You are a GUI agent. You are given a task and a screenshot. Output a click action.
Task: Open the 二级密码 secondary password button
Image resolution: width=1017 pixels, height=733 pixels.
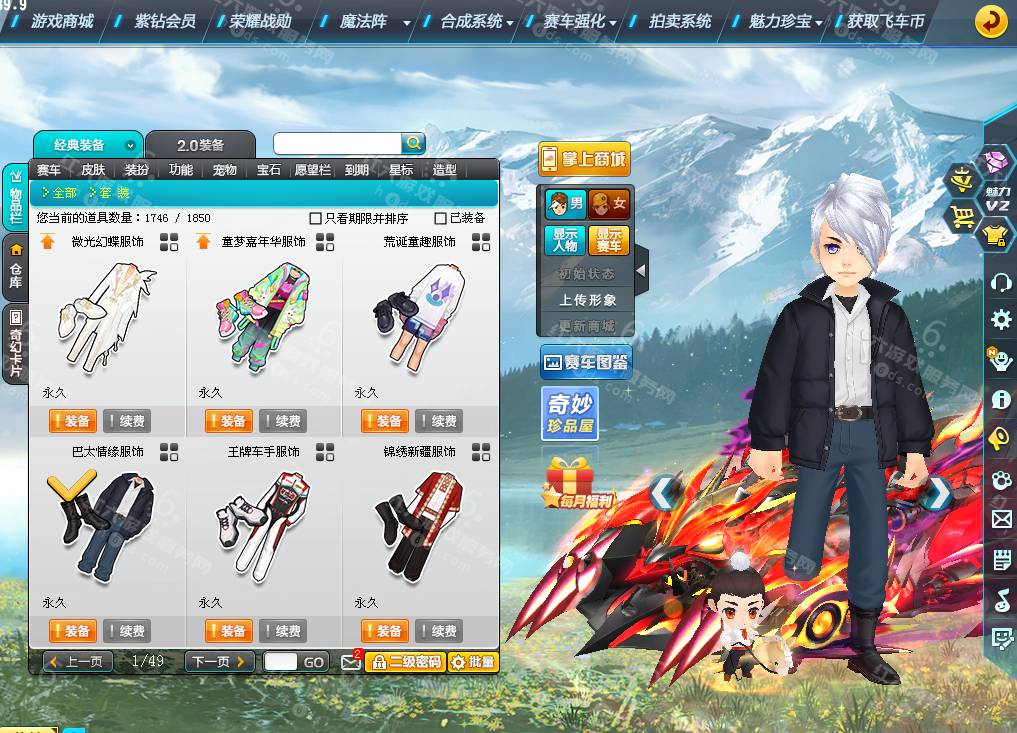click(405, 661)
